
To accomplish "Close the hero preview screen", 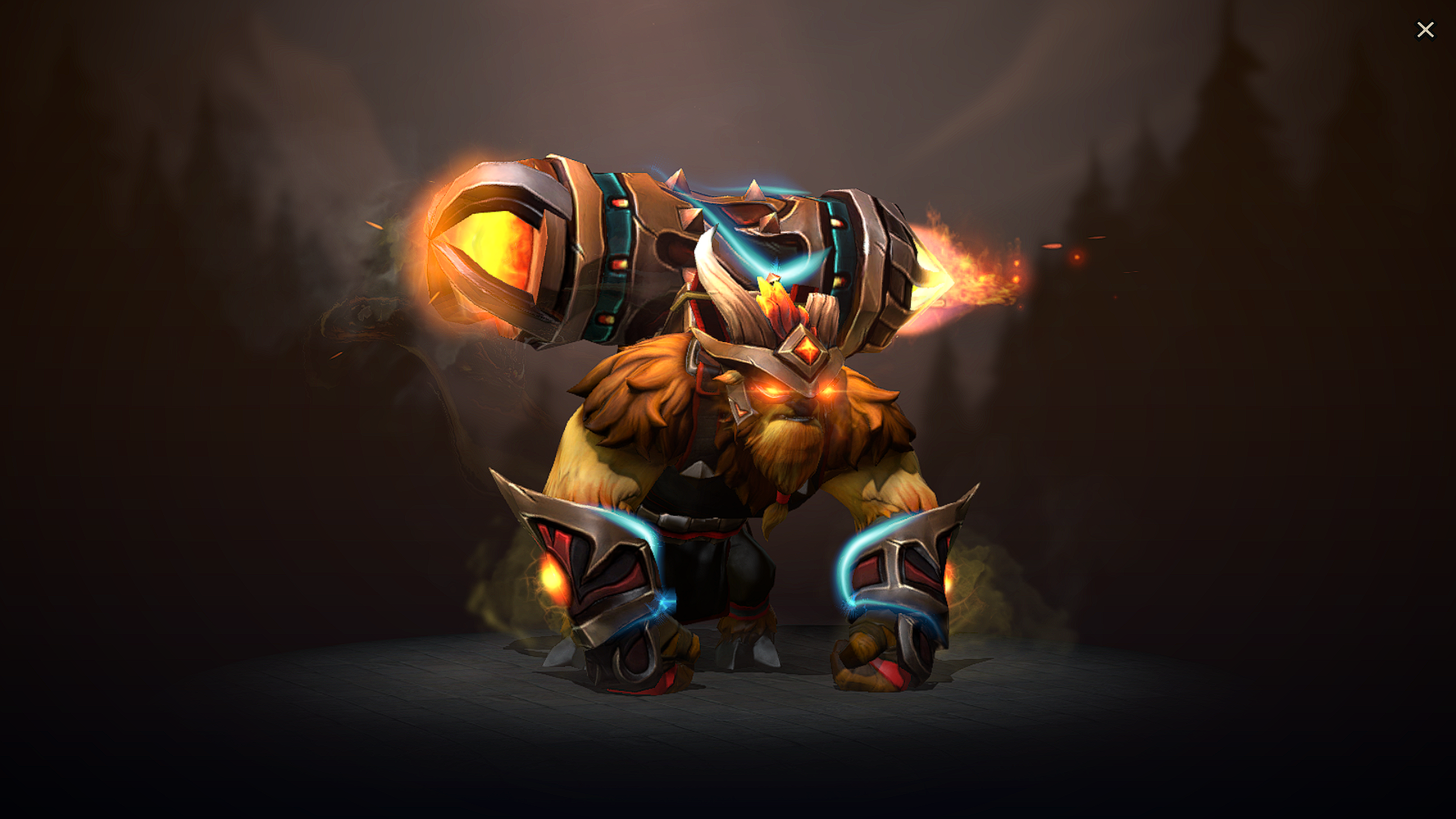I will click(1426, 30).
